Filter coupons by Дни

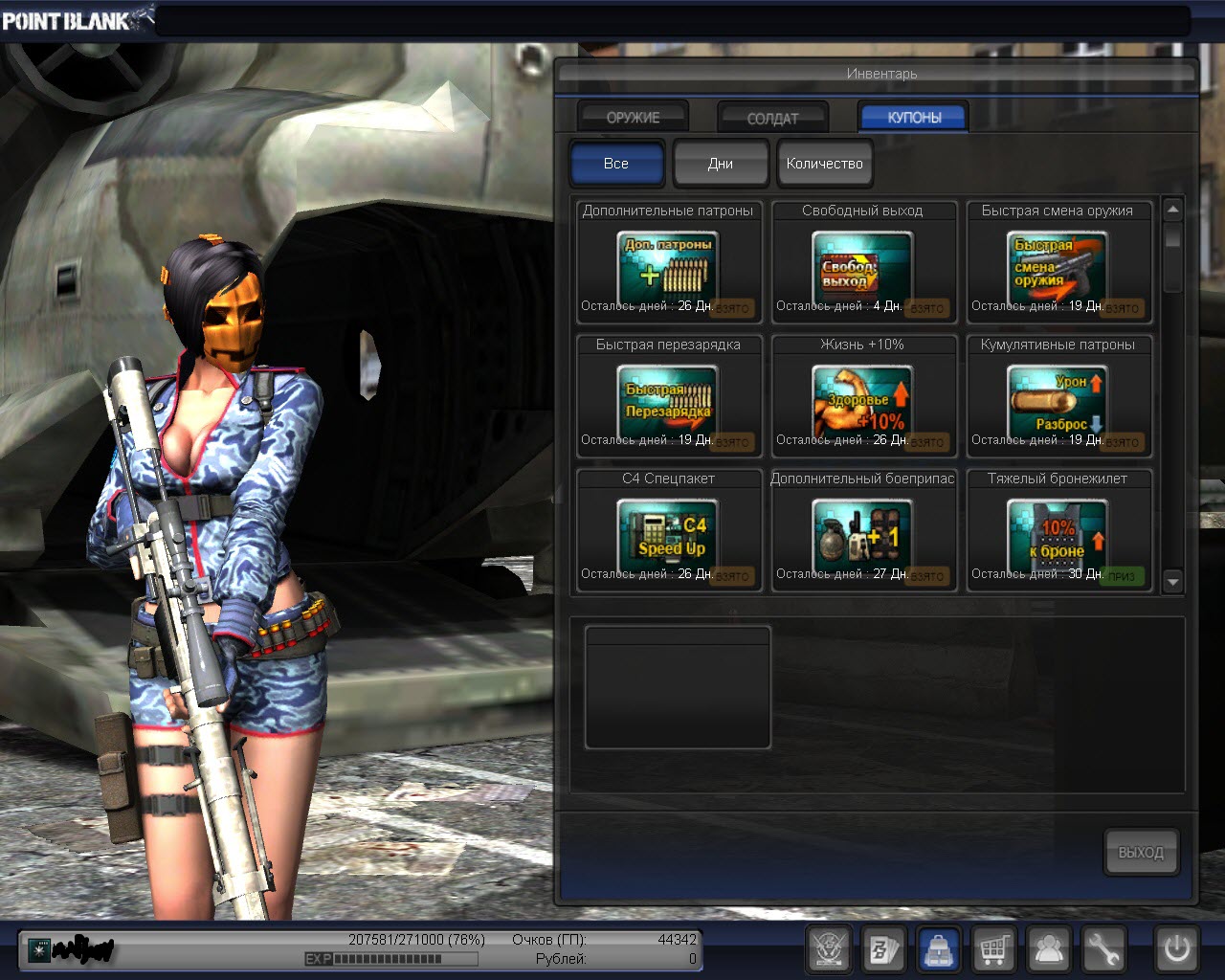[x=721, y=163]
